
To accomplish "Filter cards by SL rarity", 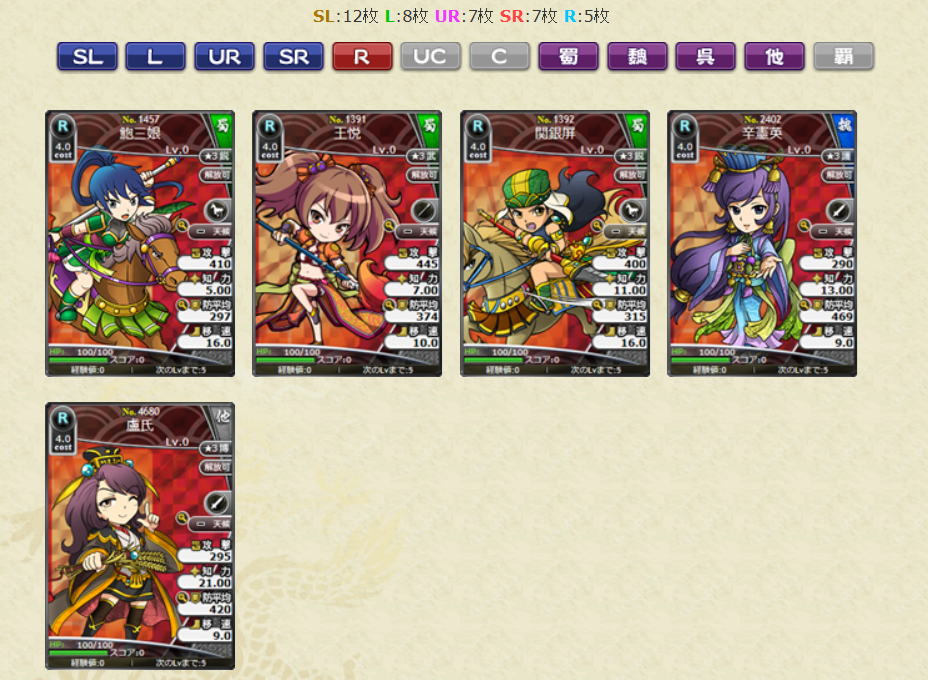I will pos(87,57).
